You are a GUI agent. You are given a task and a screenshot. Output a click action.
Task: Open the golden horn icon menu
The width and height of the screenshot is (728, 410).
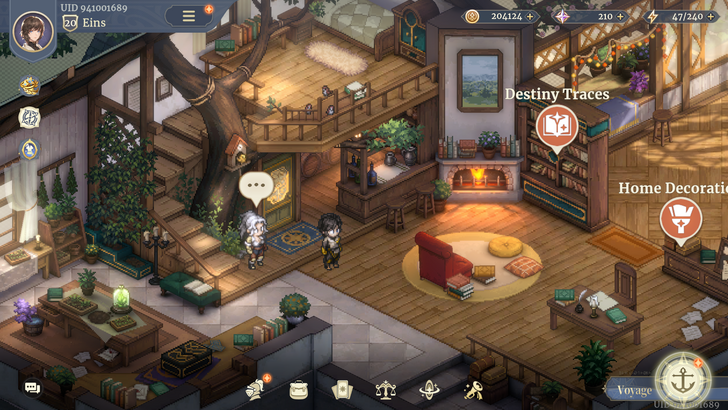pyautogui.click(x=473, y=389)
